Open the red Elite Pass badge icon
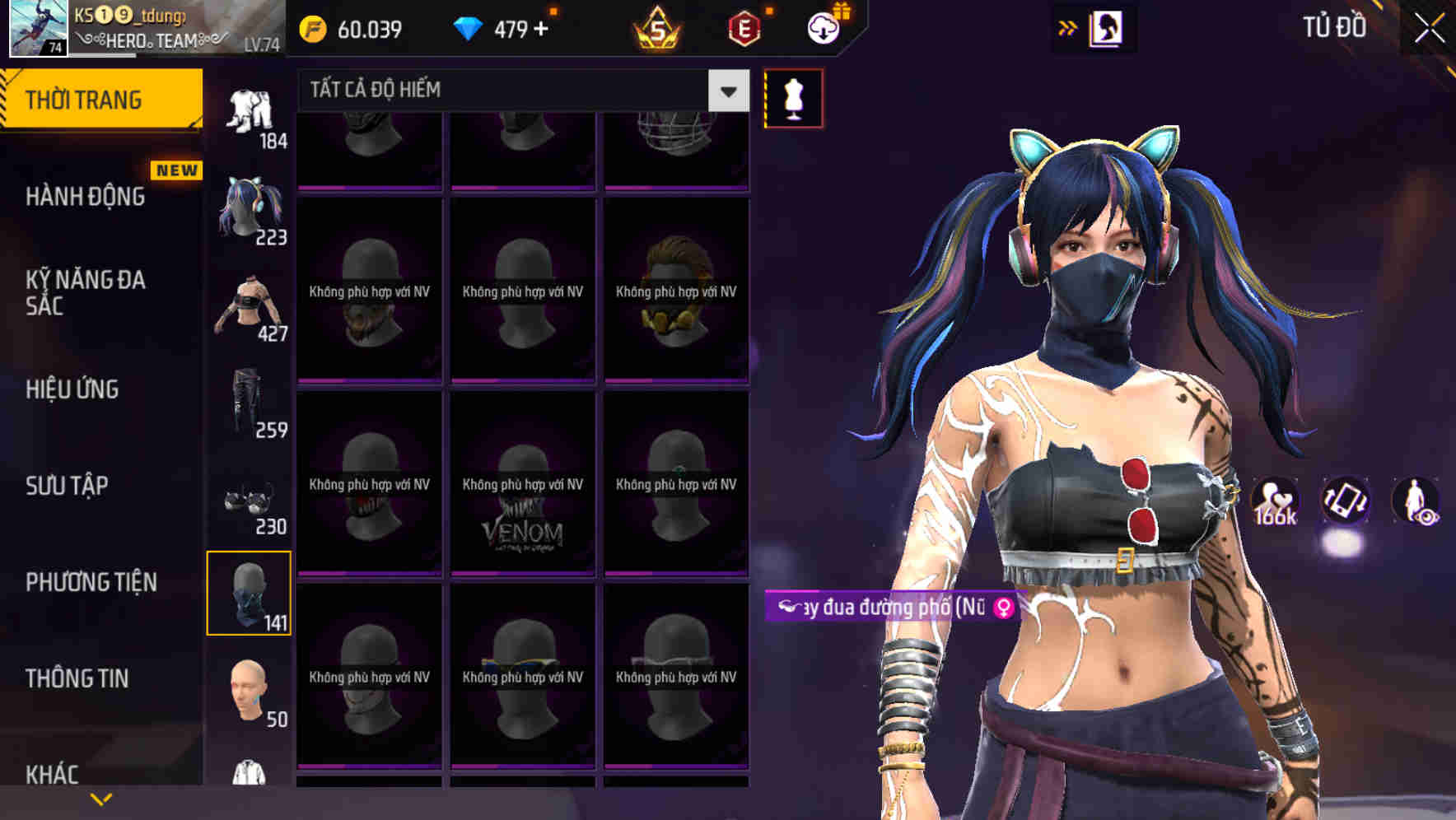 pyautogui.click(x=744, y=27)
